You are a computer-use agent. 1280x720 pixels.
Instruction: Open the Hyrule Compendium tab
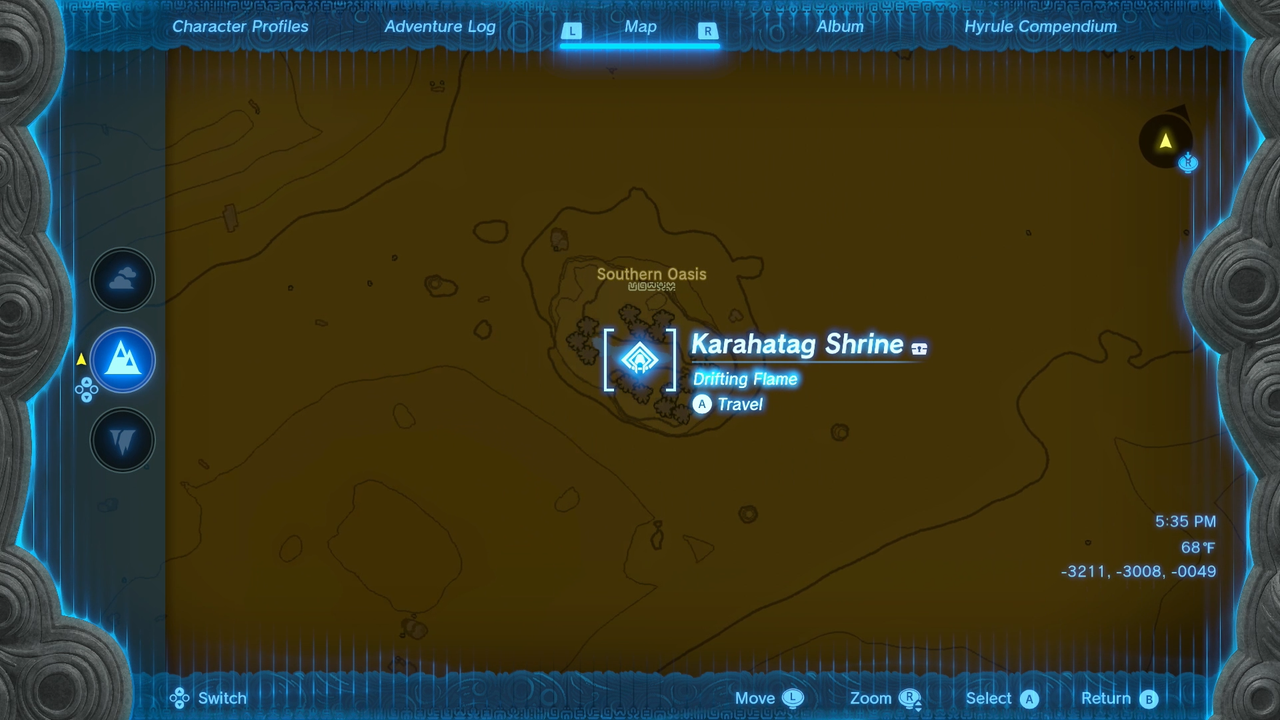[x=1040, y=27]
